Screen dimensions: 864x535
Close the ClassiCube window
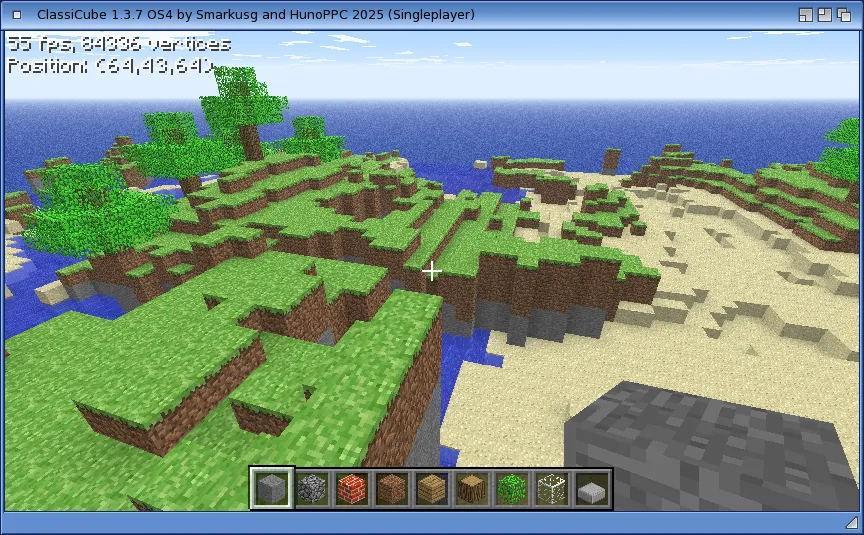(17, 14)
